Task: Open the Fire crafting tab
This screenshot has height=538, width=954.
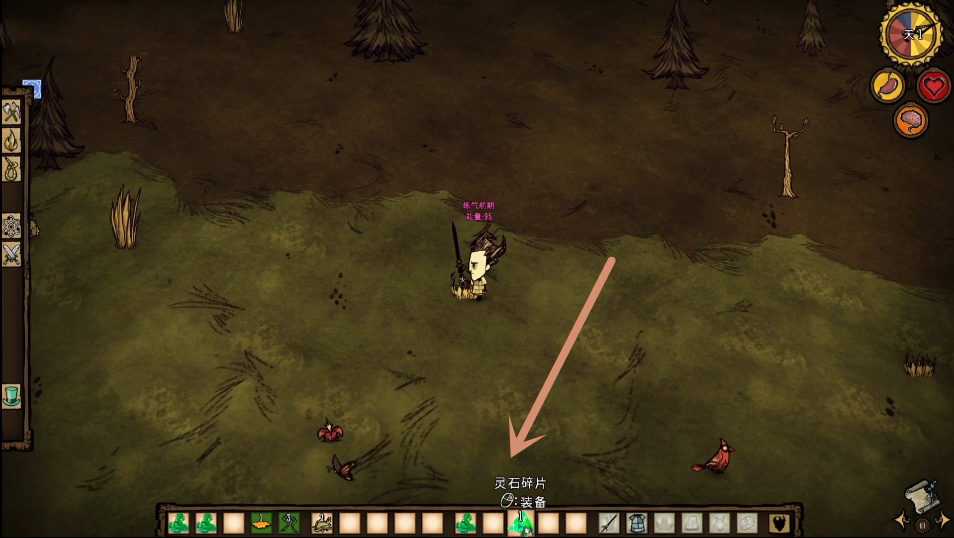Action: (12, 139)
